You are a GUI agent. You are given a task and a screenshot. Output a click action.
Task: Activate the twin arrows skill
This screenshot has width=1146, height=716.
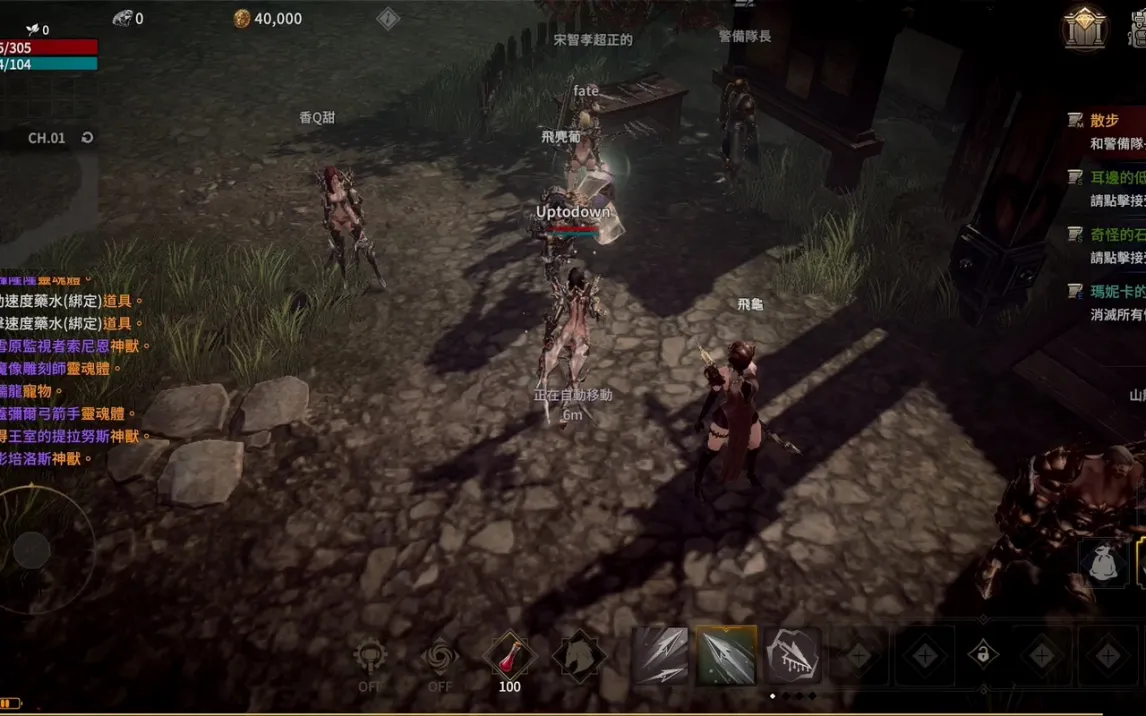660,656
